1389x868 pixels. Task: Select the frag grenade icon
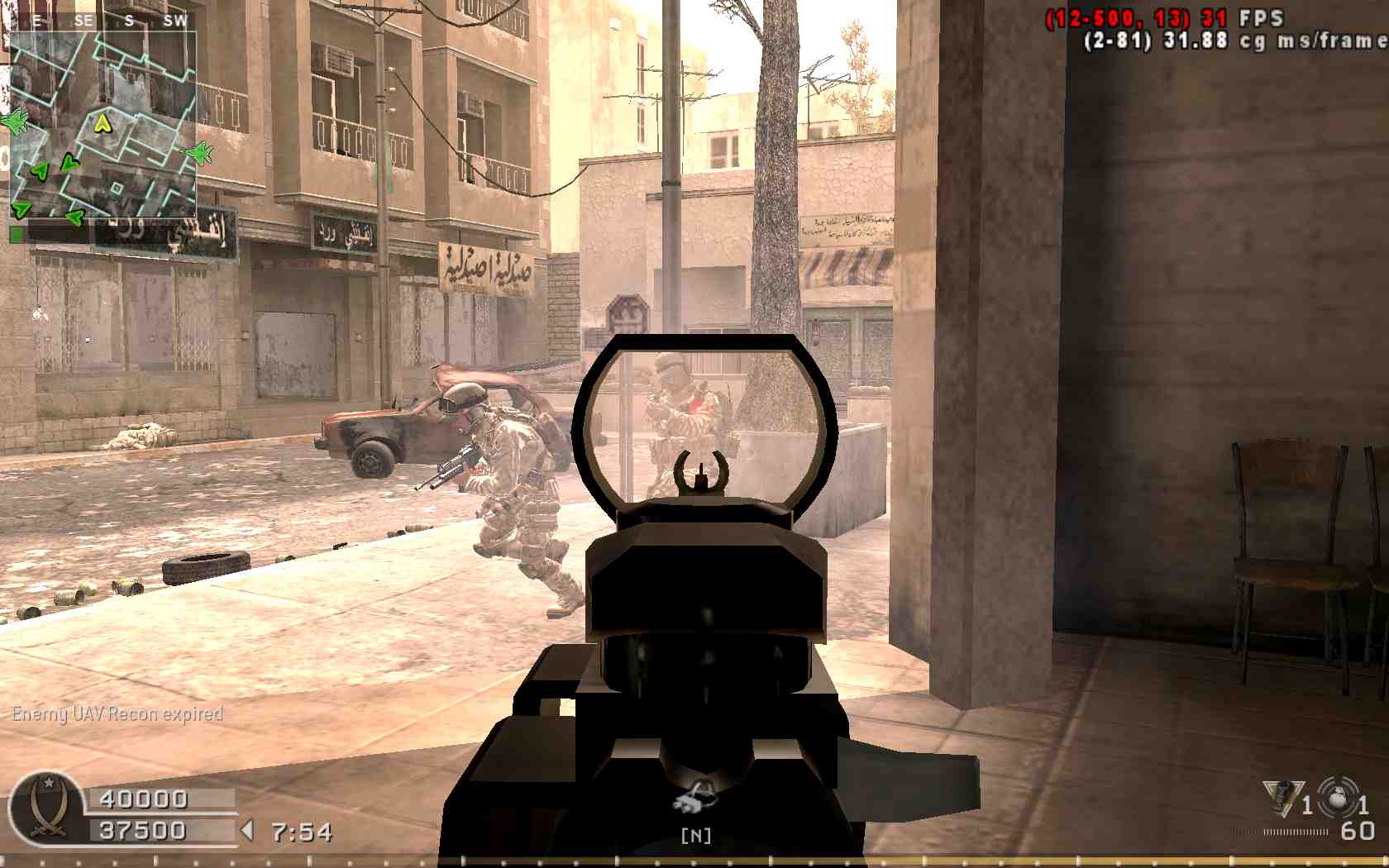(1337, 799)
